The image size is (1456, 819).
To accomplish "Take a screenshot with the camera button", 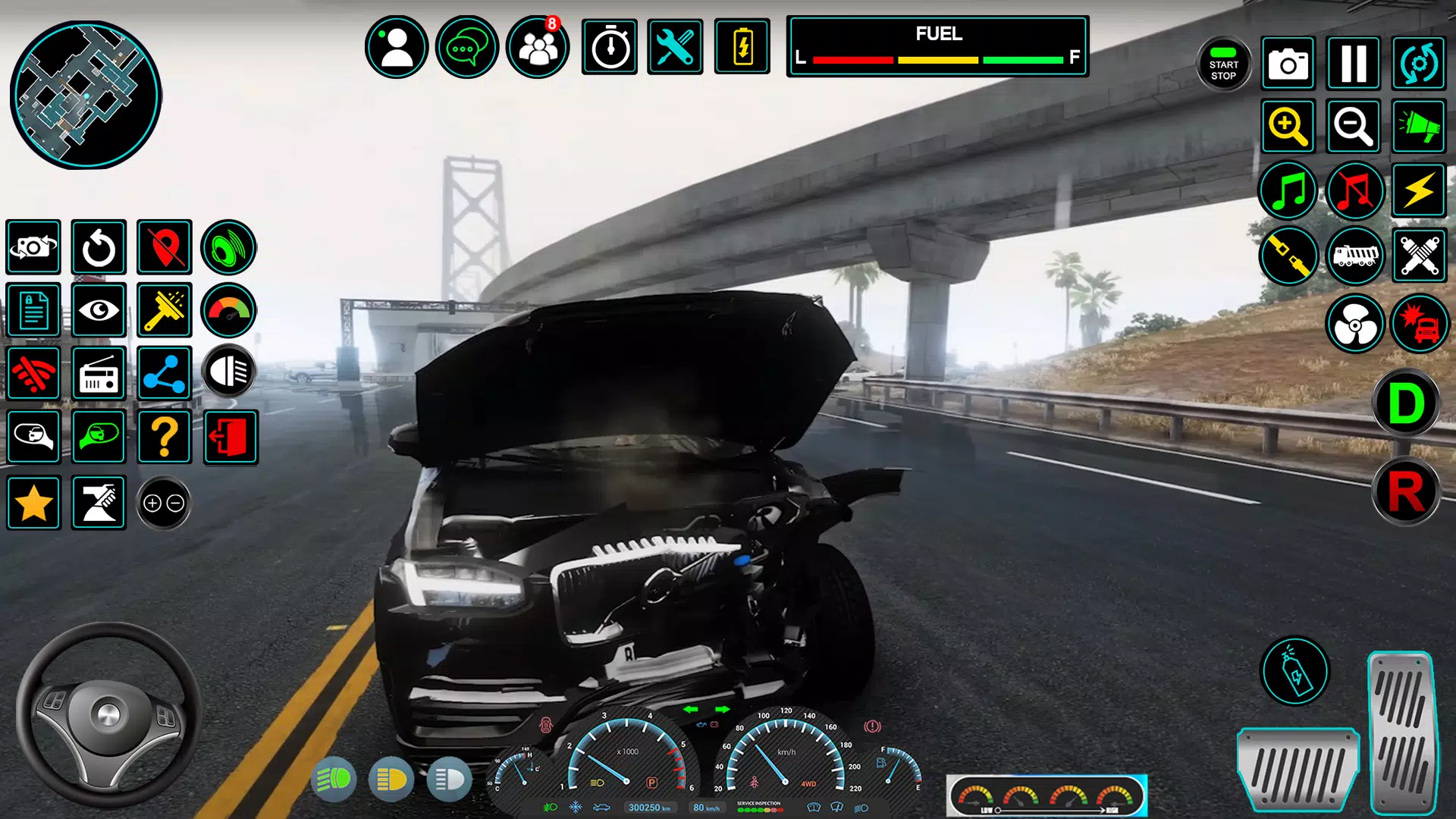I will pos(1288,64).
